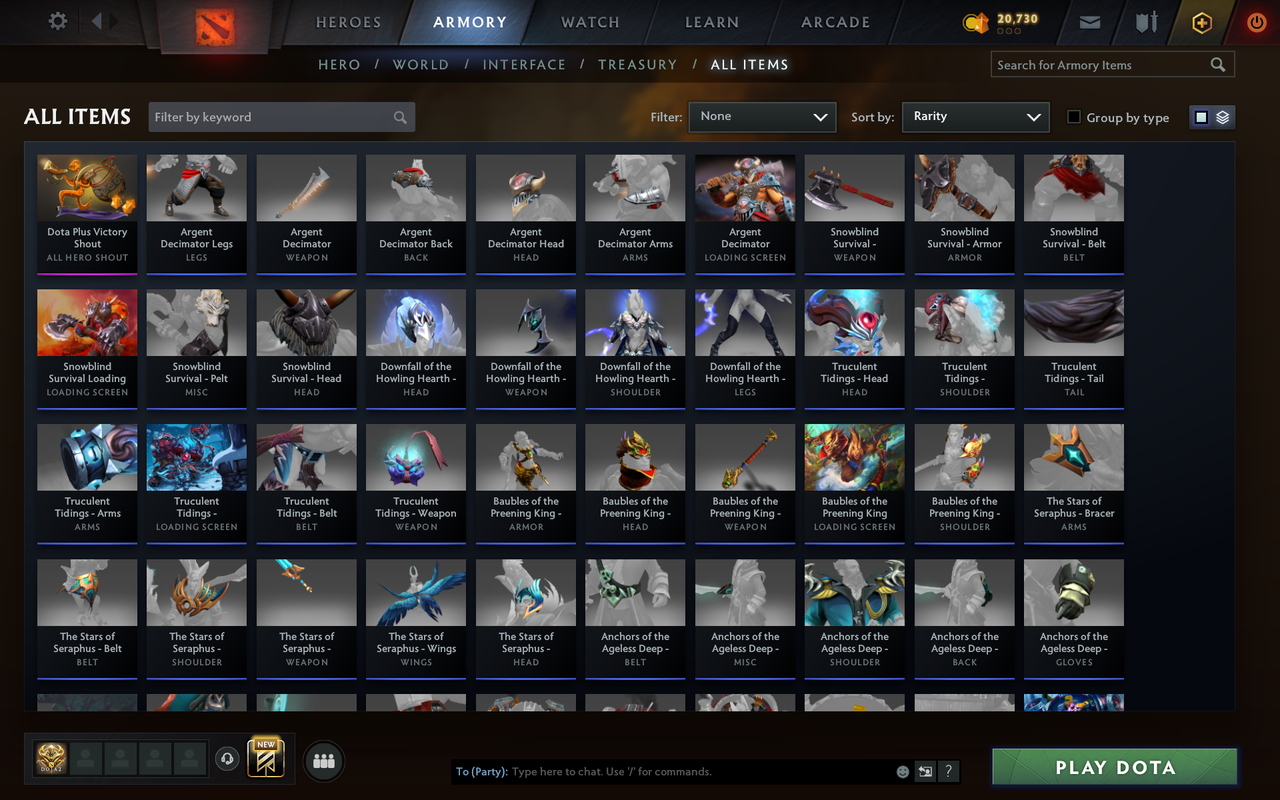Switch to the Treasury tab

(x=637, y=64)
